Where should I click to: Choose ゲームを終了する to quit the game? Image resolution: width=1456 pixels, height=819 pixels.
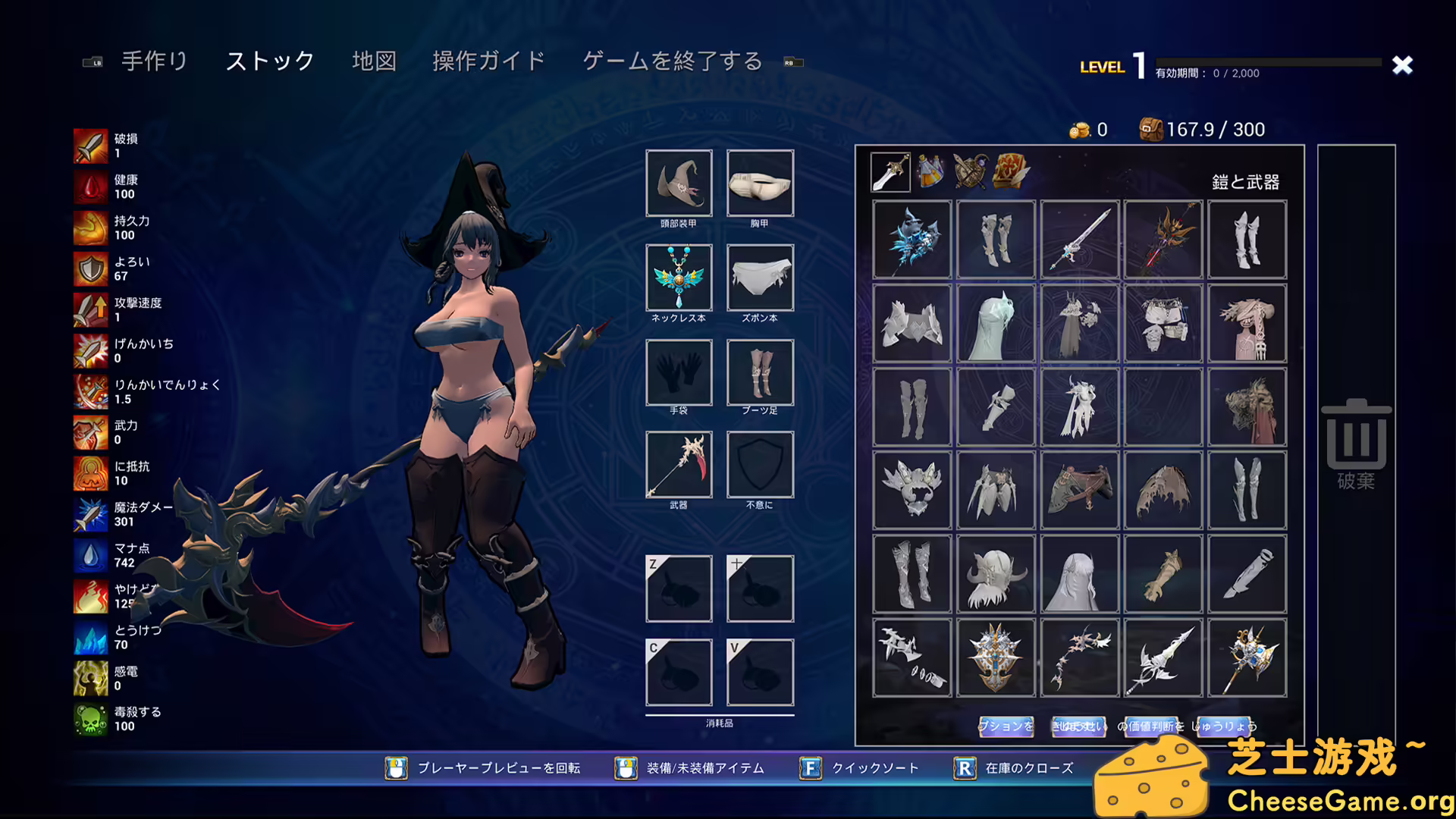click(x=672, y=61)
